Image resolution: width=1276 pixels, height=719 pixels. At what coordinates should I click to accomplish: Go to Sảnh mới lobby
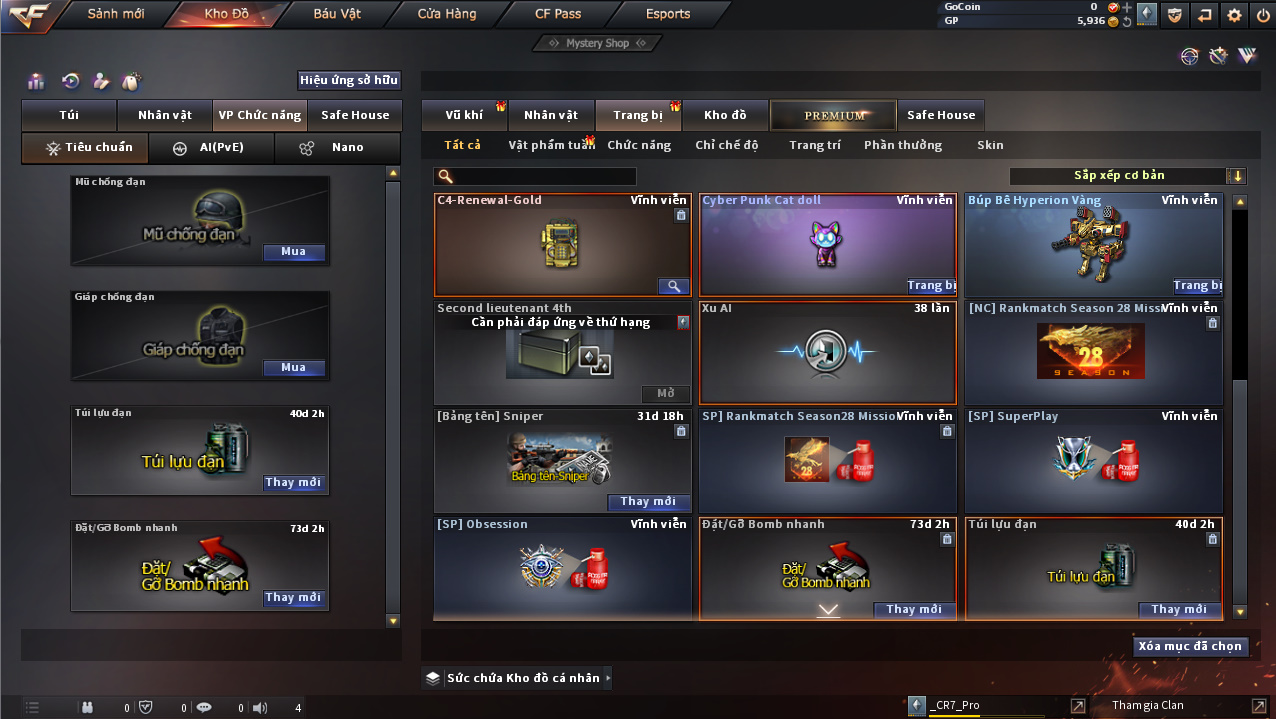pyautogui.click(x=116, y=14)
